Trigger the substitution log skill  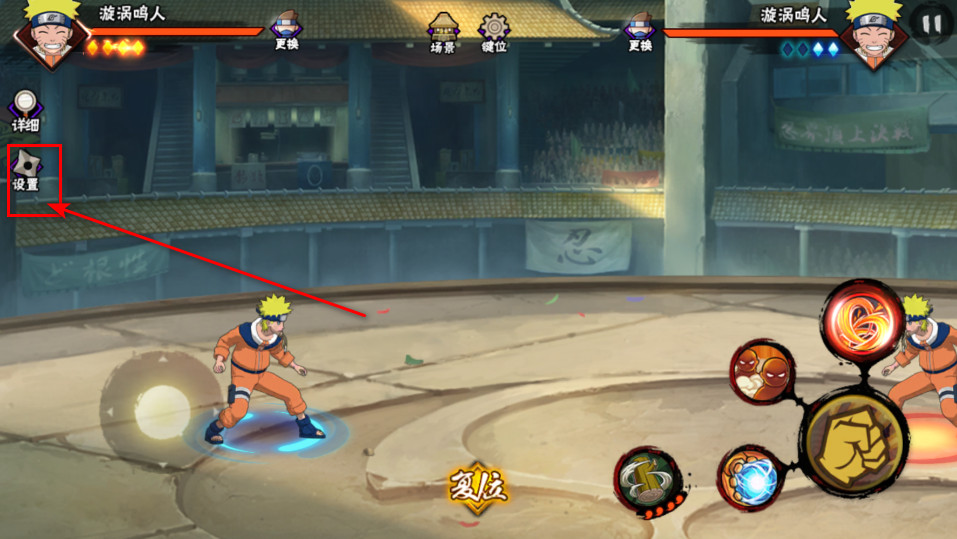(648, 481)
